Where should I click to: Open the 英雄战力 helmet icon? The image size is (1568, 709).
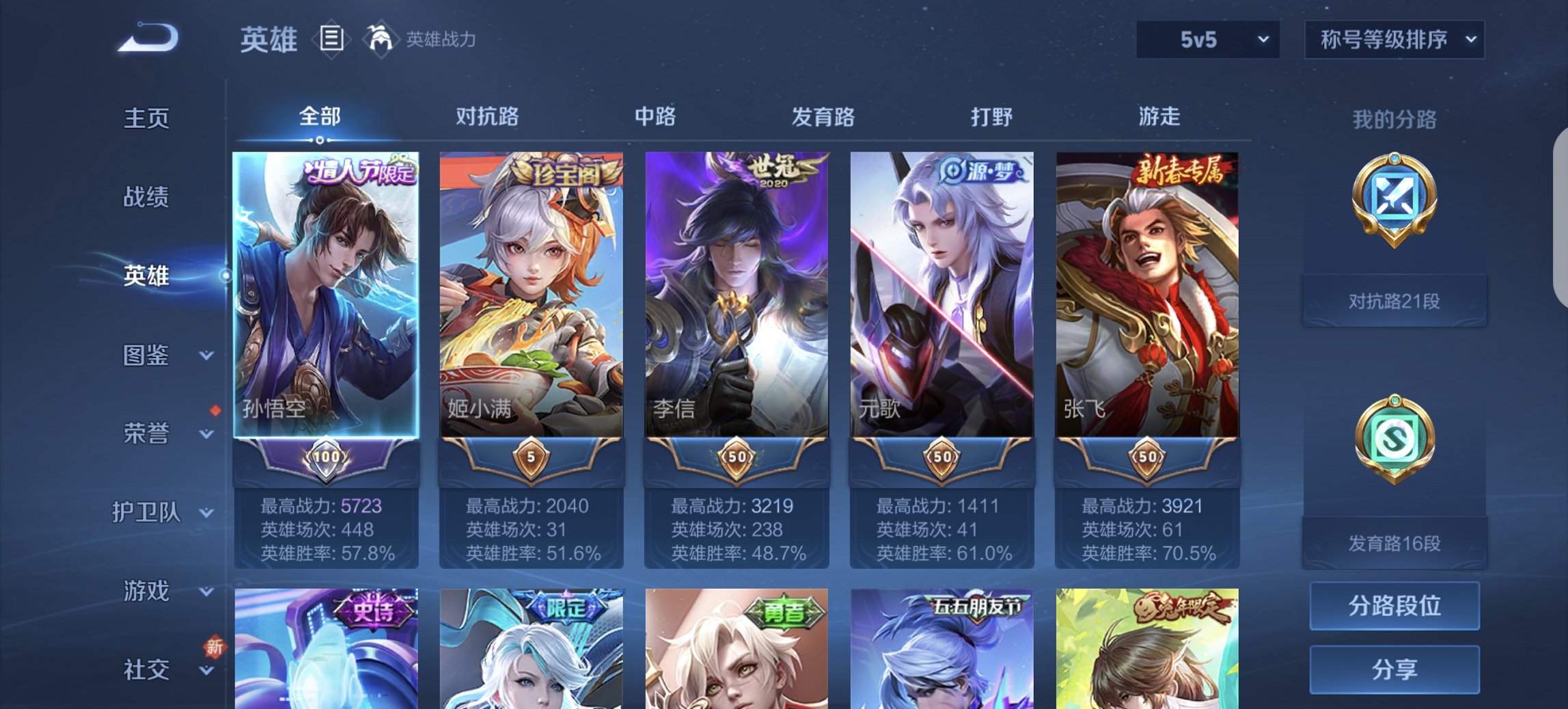[383, 40]
